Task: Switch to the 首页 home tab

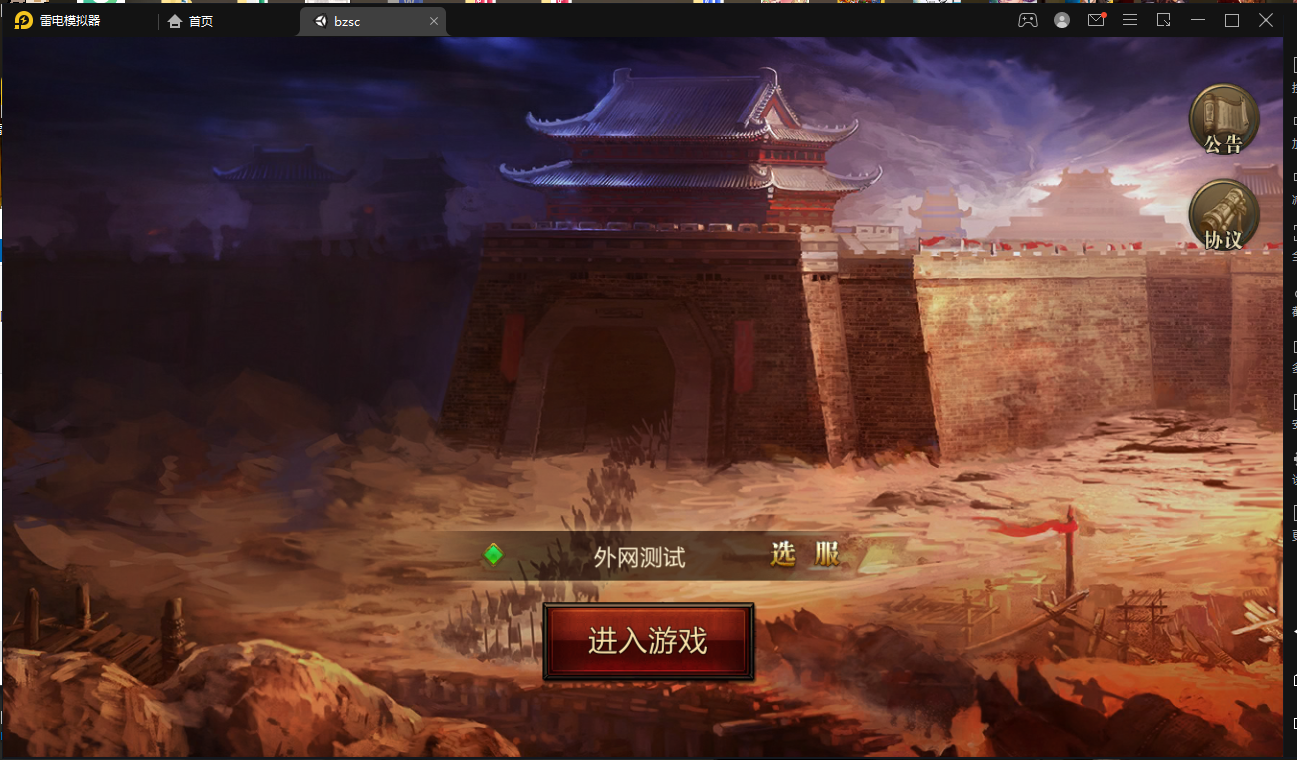Action: [x=192, y=19]
